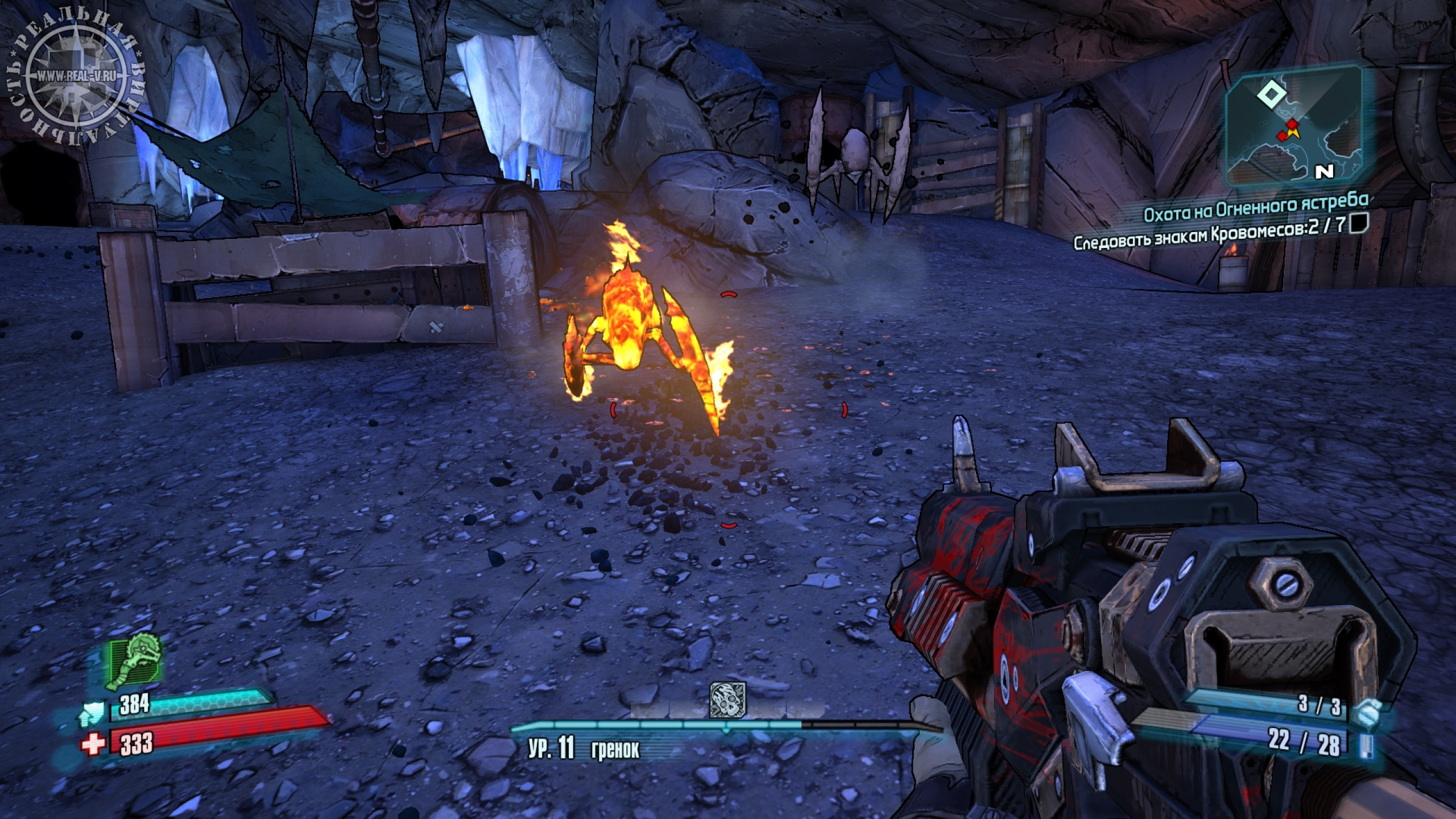This screenshot has height=819, width=1456.
Task: Select the white diamond waypoint on minimap
Action: coord(1267,94)
